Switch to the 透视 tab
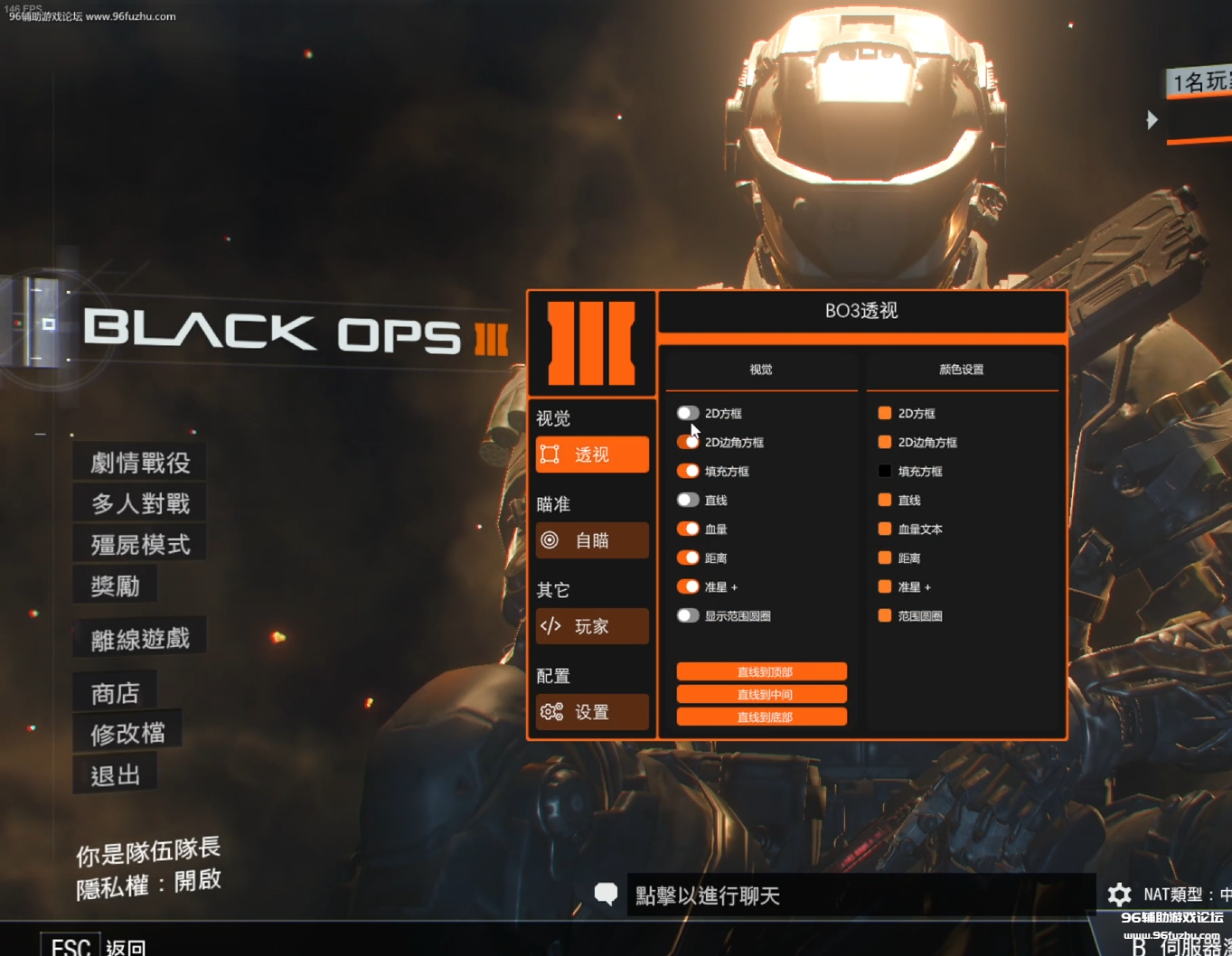Screen dimensions: 1232x956 [592, 455]
